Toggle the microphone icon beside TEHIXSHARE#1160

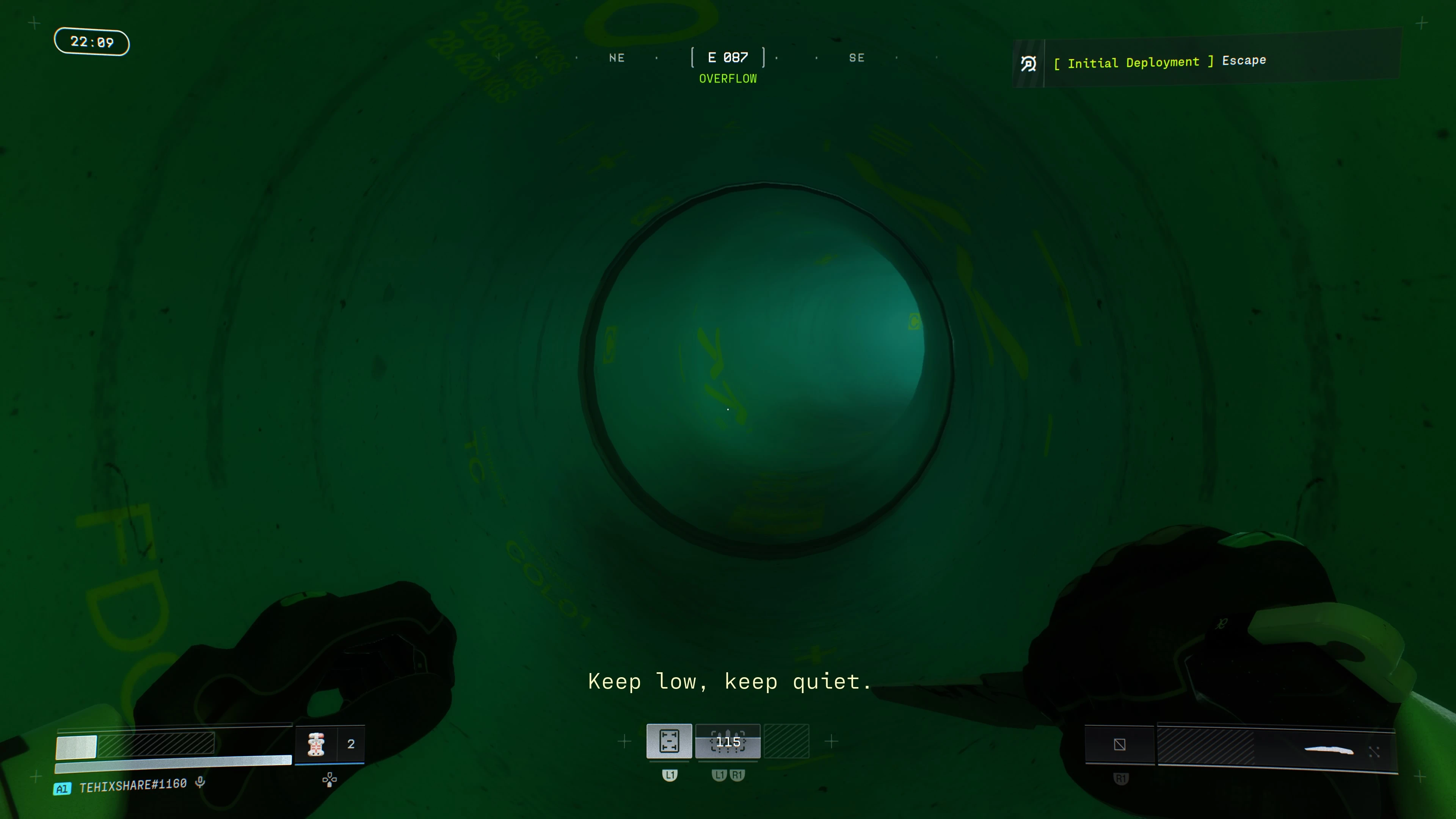[x=200, y=782]
